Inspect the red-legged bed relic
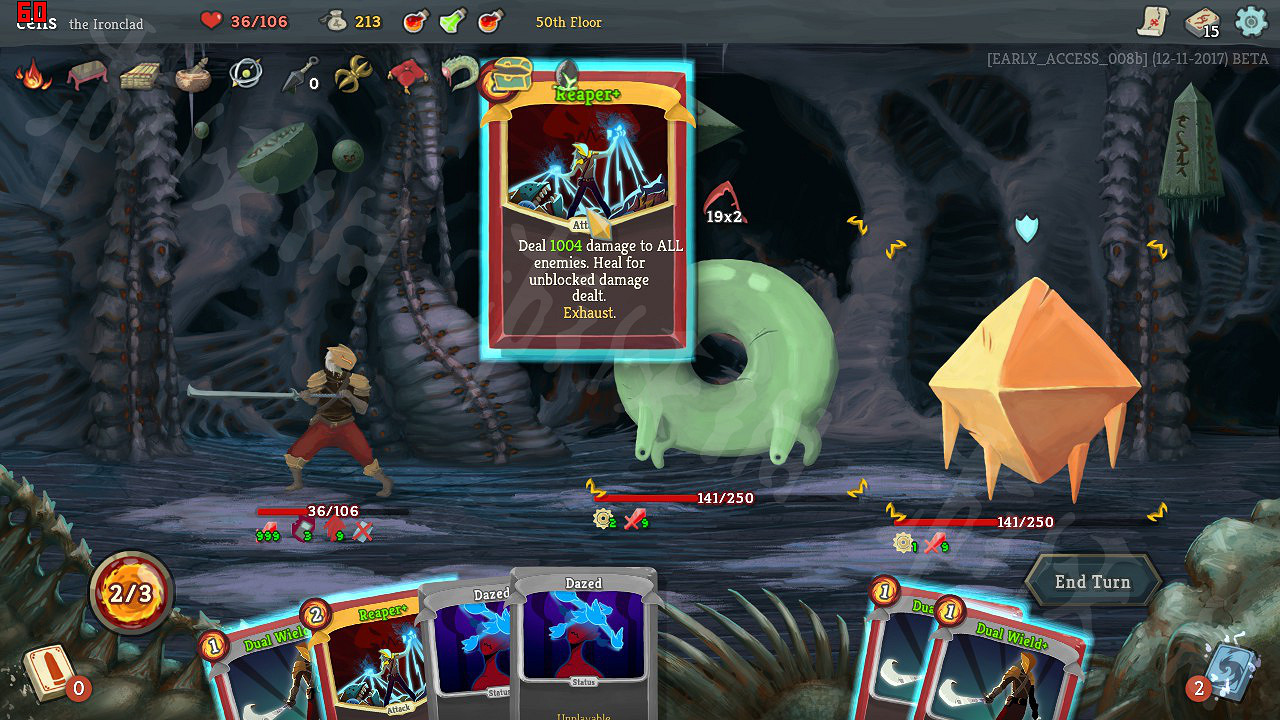This screenshot has height=720, width=1280. 87,75
